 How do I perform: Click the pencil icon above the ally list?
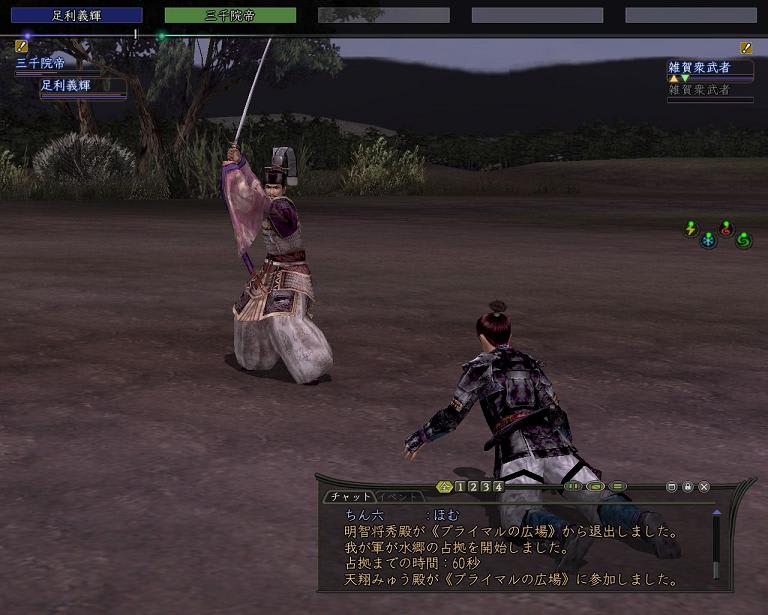(x=21, y=46)
